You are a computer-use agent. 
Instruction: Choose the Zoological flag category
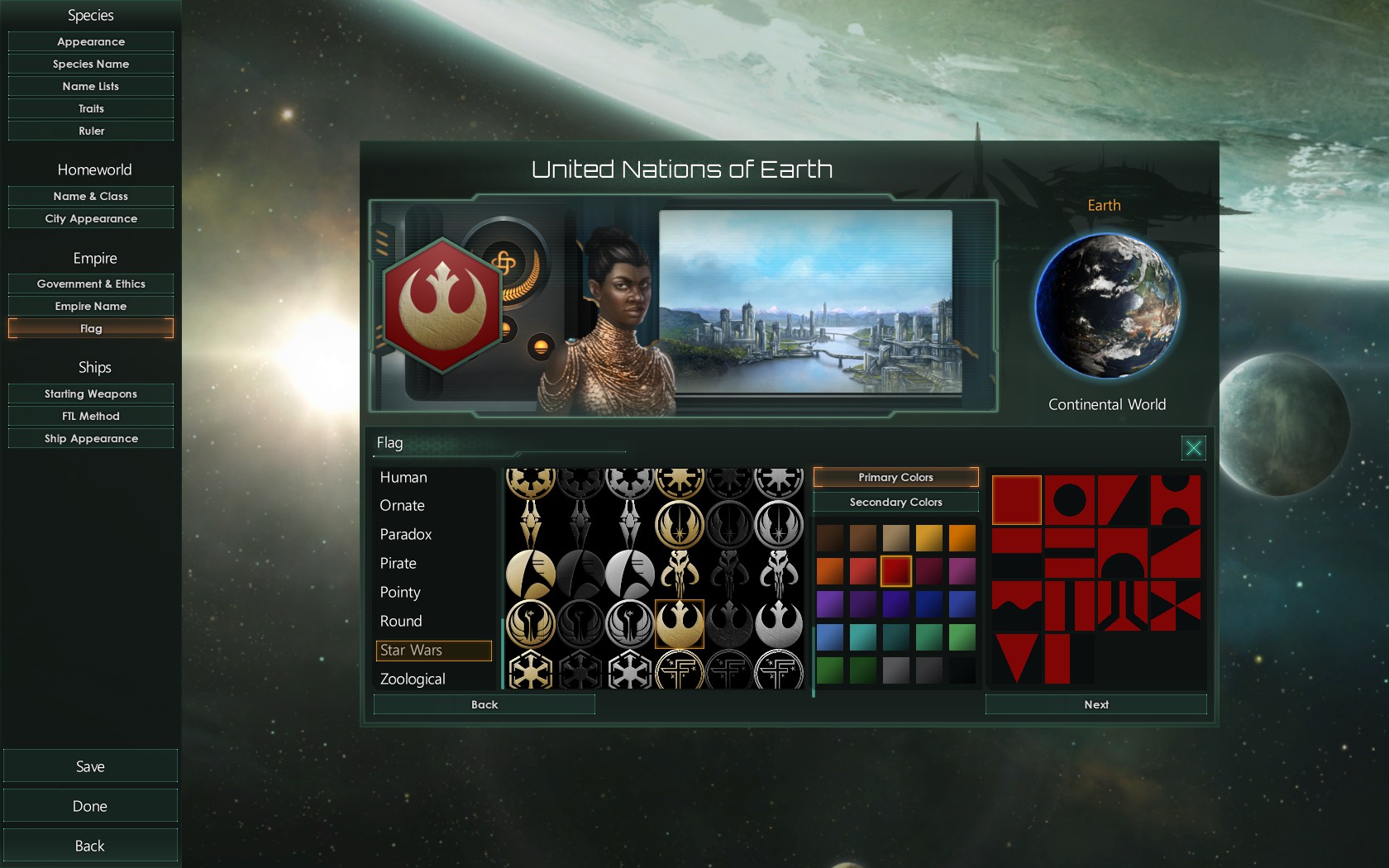click(413, 679)
